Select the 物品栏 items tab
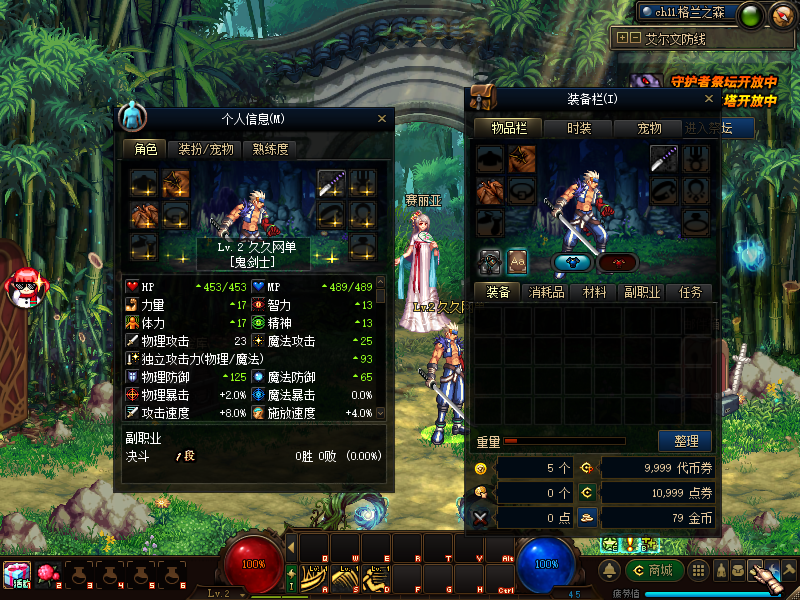 [509, 128]
